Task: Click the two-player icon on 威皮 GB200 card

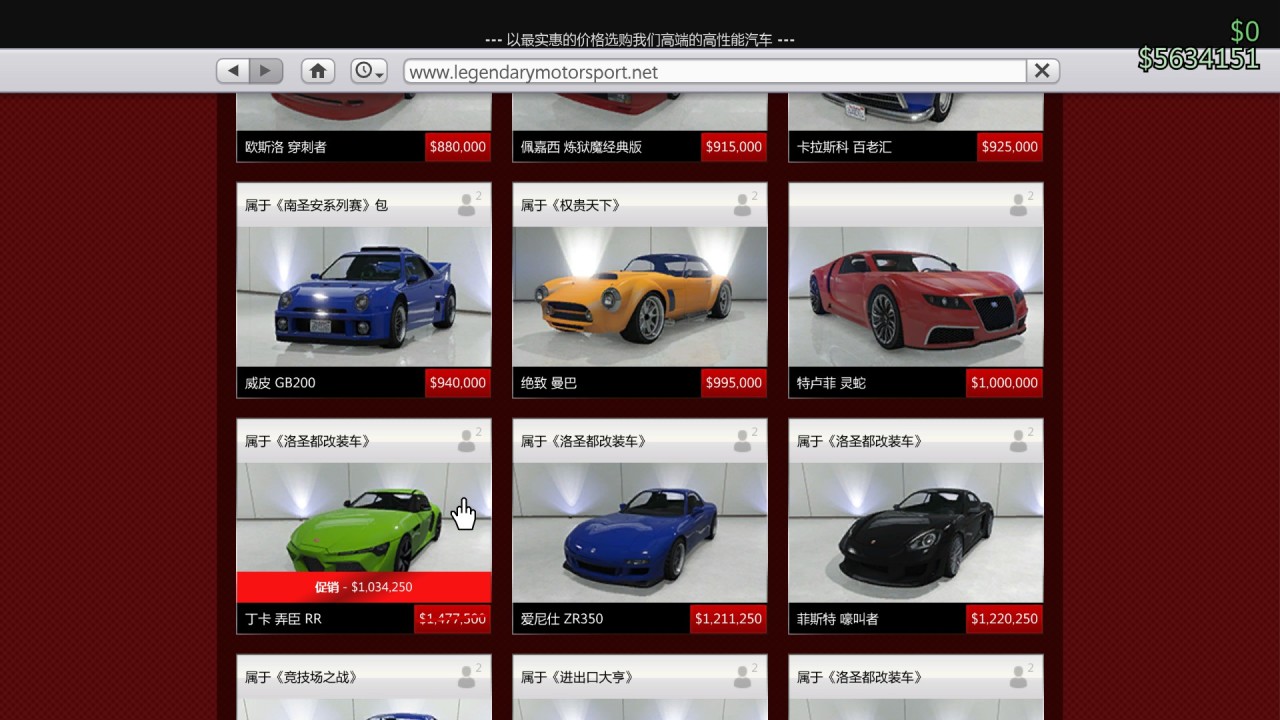Action: [466, 204]
